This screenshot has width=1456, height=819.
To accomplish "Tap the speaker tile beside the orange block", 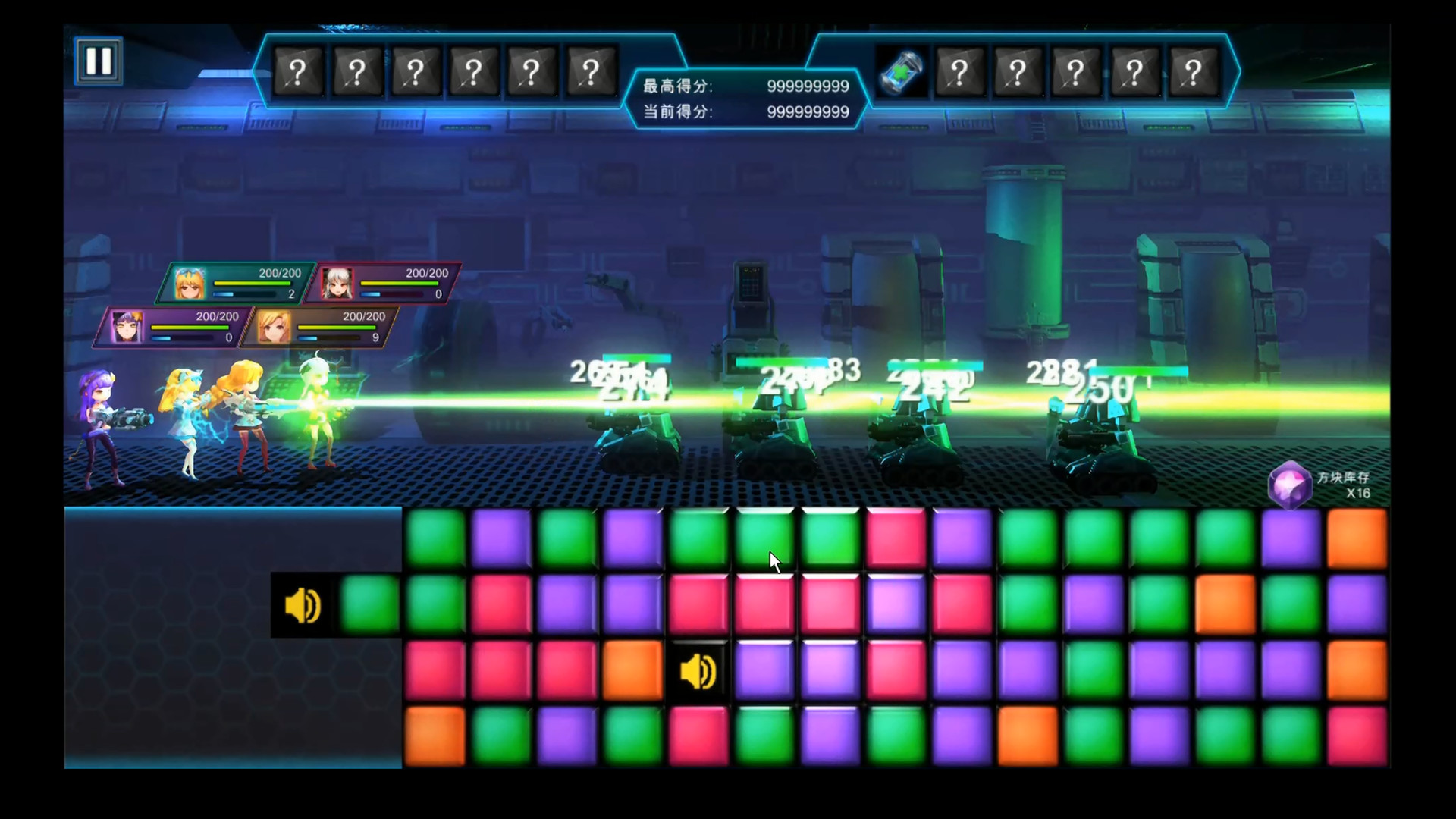I will (698, 671).
